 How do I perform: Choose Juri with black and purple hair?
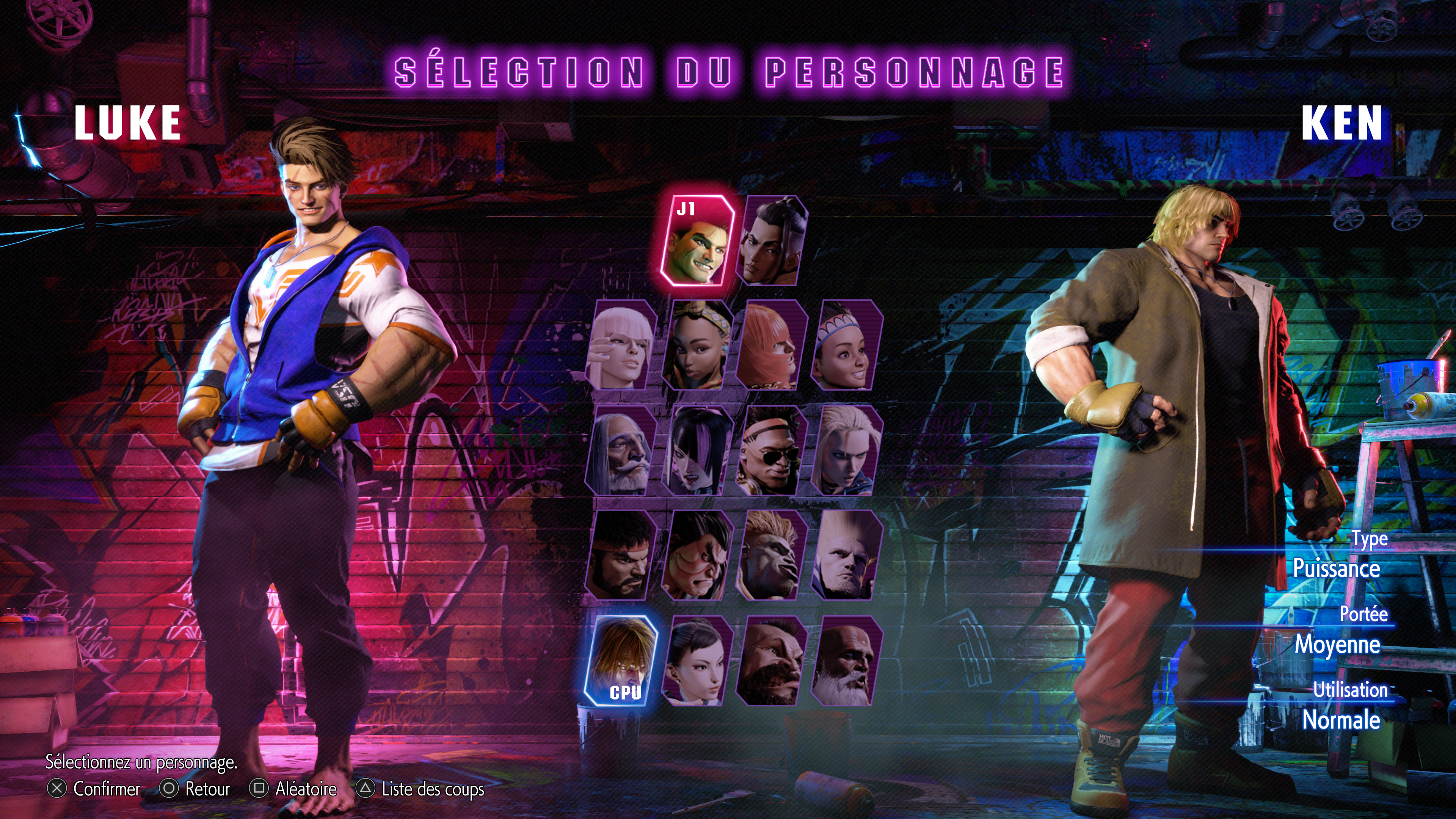697,450
